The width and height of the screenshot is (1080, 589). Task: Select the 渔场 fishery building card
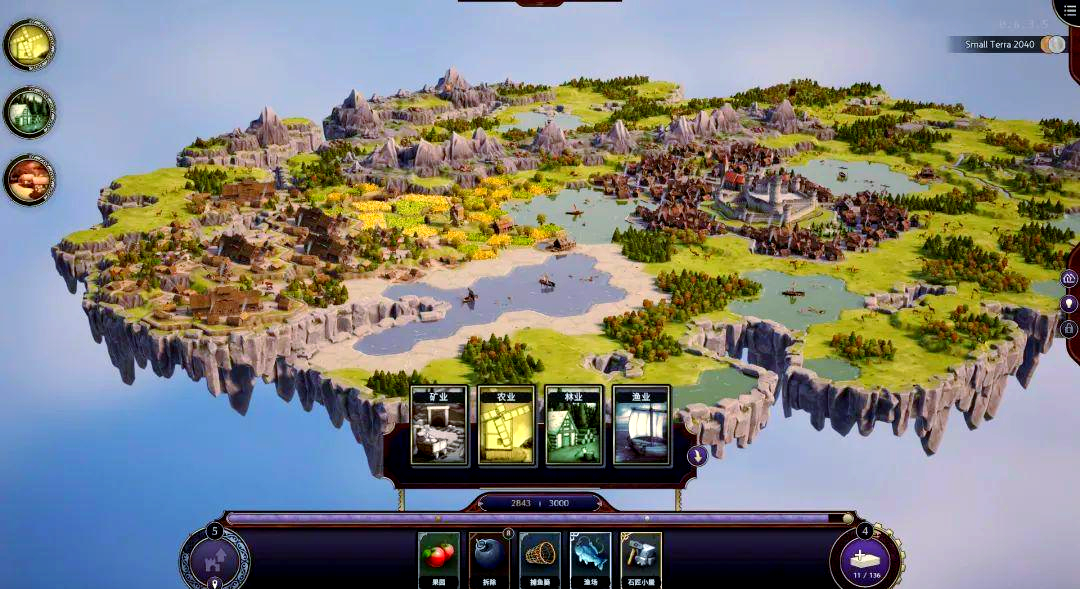pos(590,558)
